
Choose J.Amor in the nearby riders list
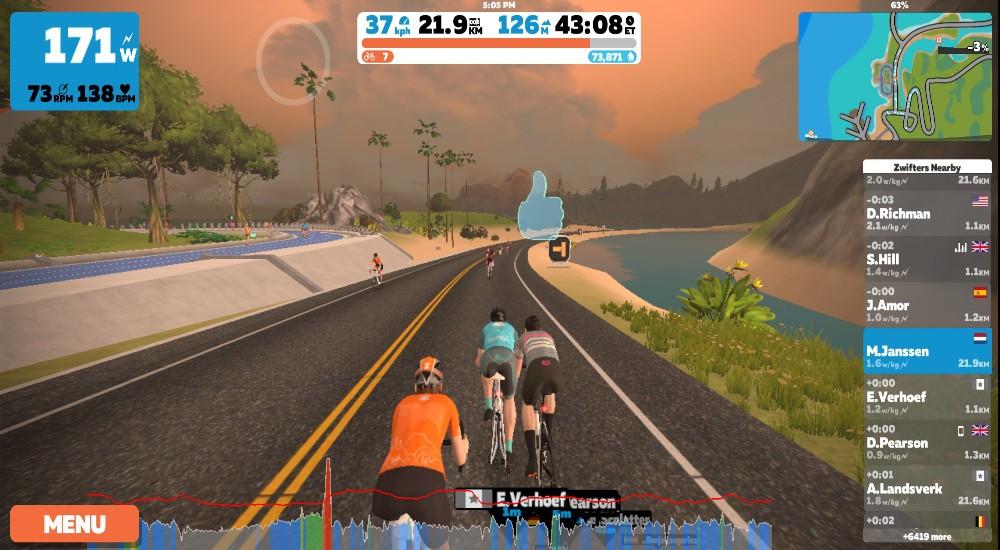point(927,305)
